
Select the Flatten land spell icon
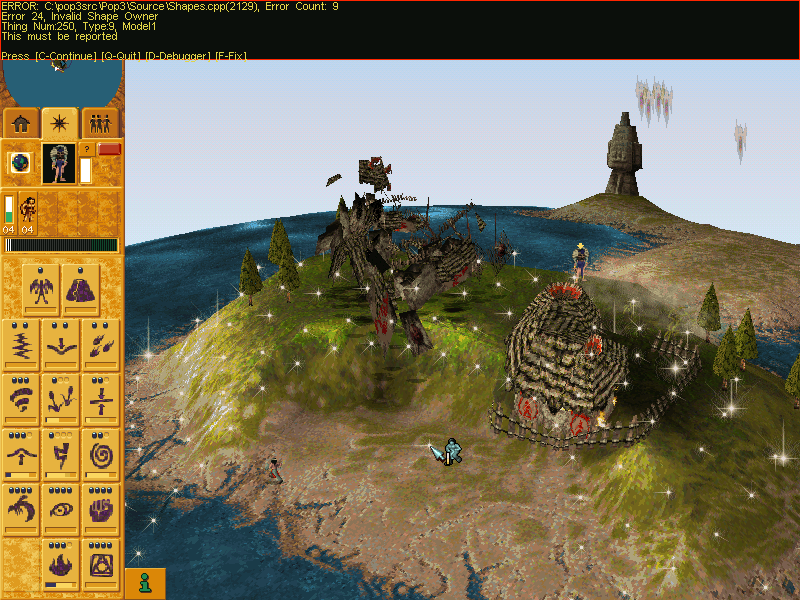point(101,401)
